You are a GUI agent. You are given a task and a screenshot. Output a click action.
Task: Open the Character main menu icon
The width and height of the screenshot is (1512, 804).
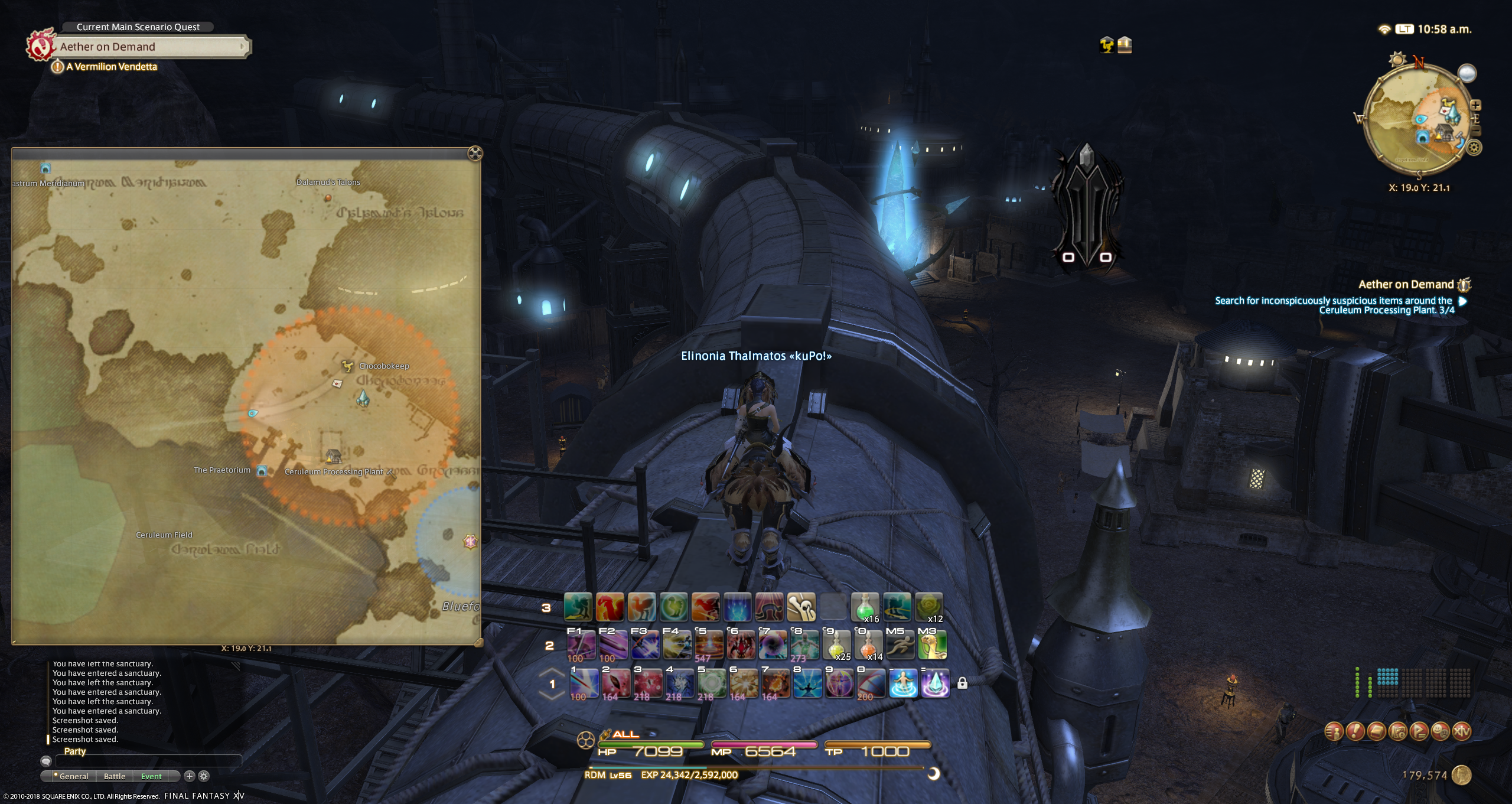[x=1334, y=731]
